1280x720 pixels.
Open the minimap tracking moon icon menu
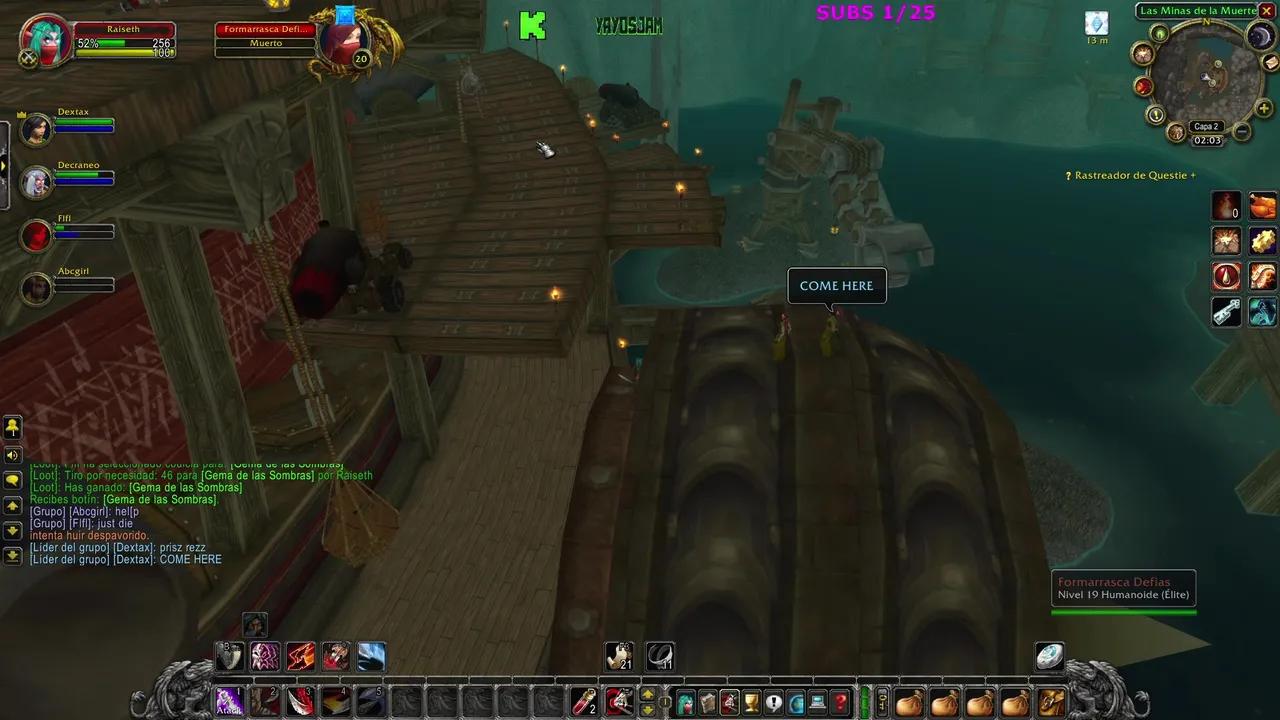tap(1260, 36)
